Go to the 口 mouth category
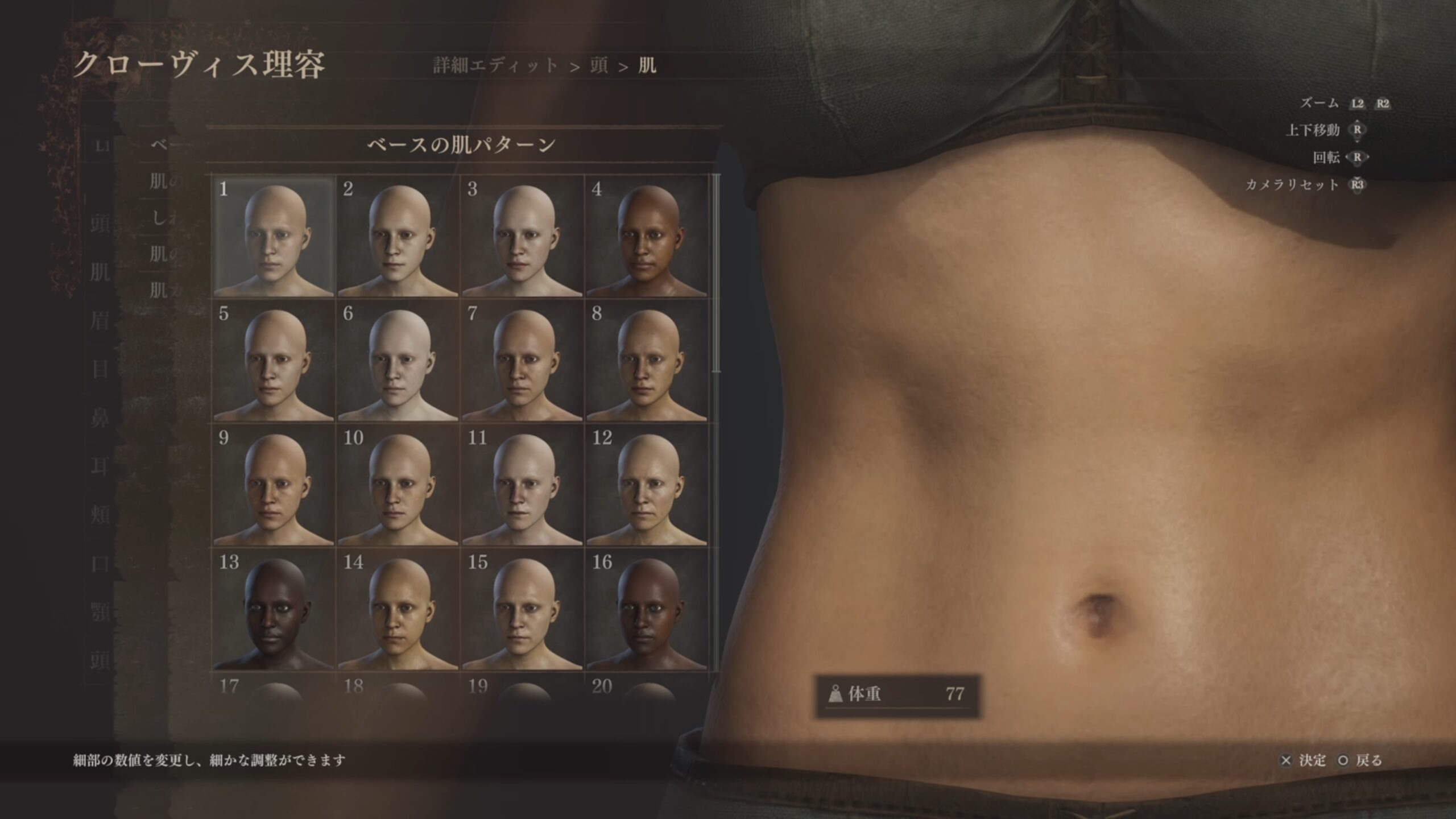This screenshot has height=819, width=1456. (100, 564)
